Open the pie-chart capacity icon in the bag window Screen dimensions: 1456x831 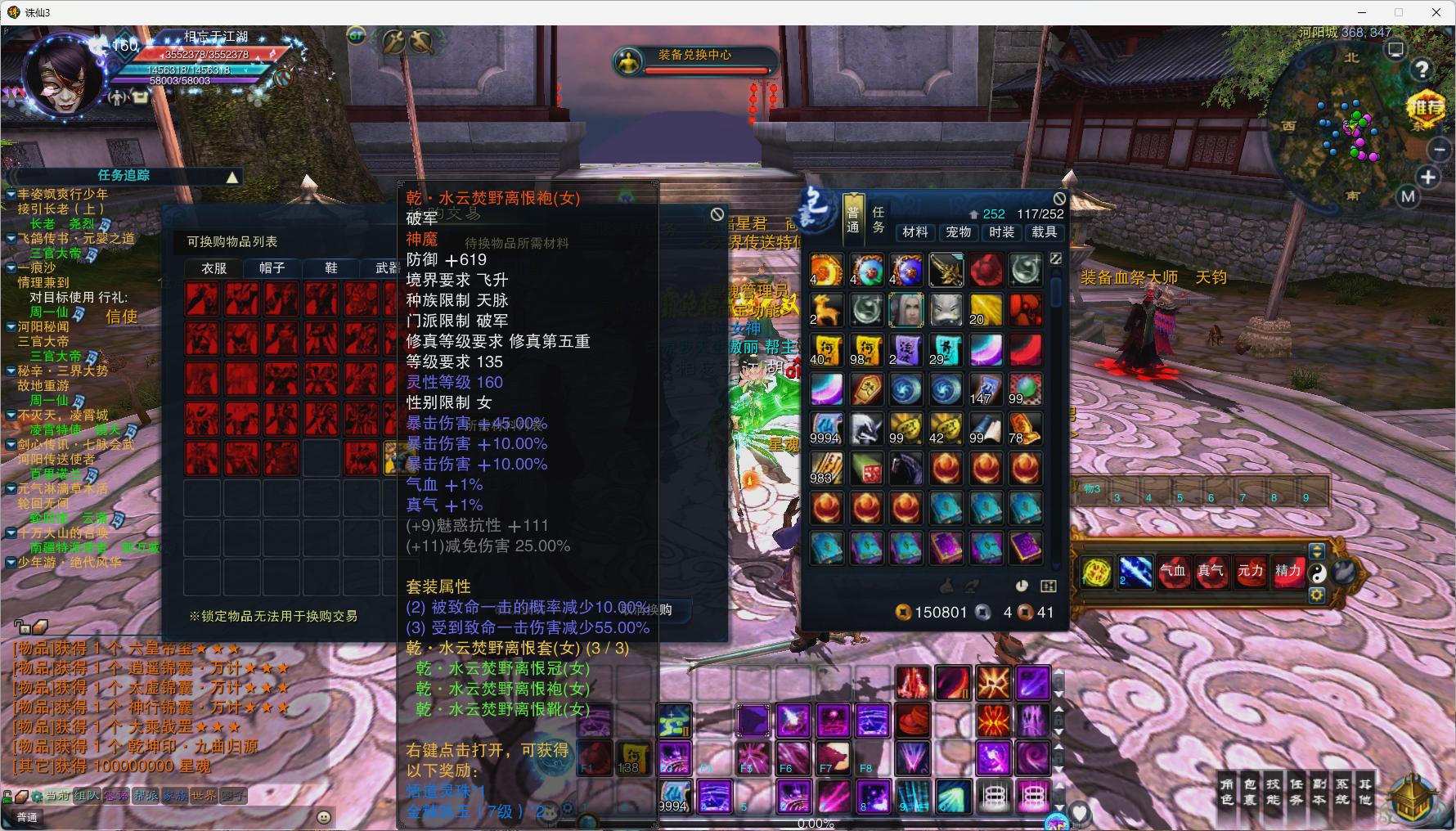1021,586
